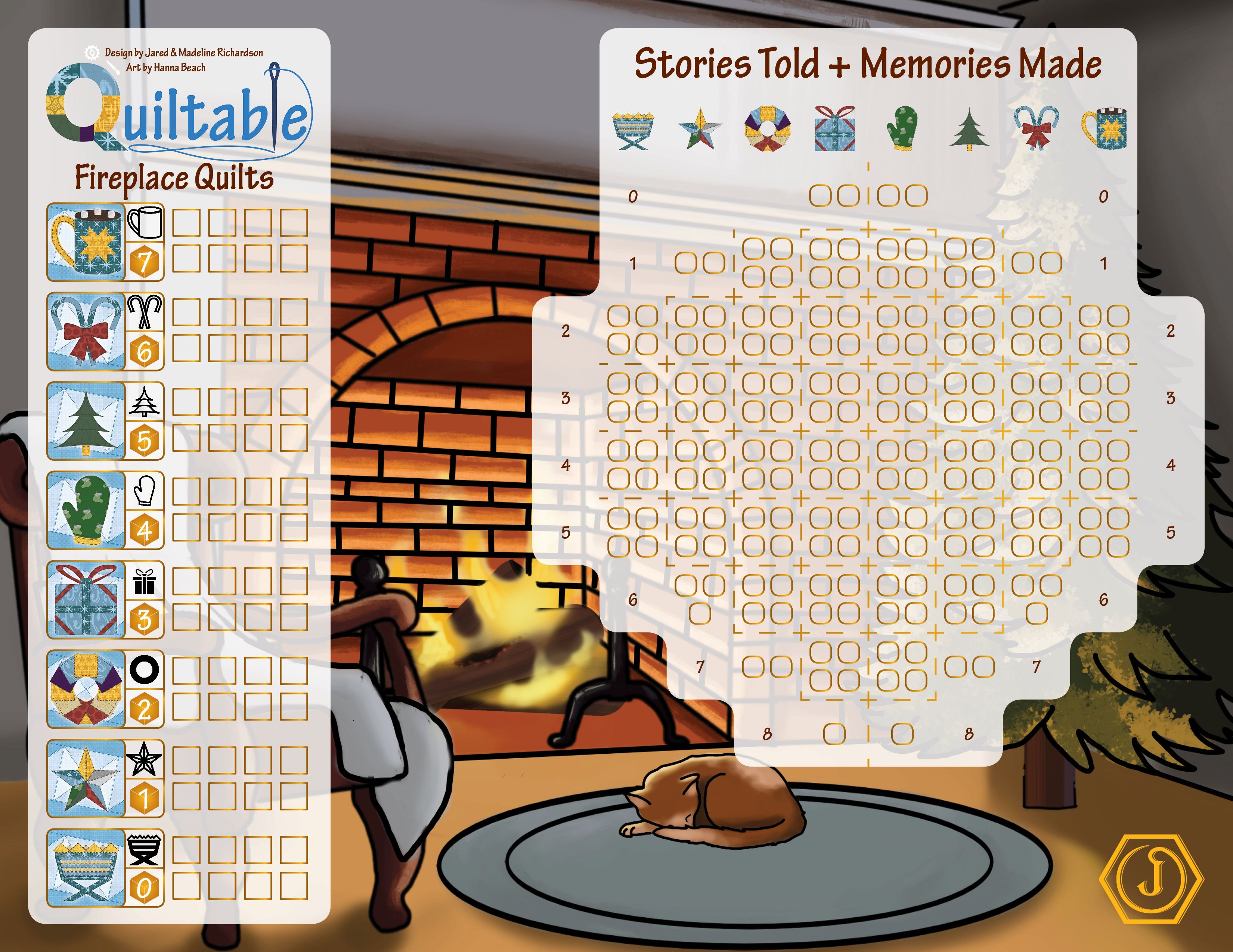Open the gold hexagon J publisher logo

coord(1152,878)
